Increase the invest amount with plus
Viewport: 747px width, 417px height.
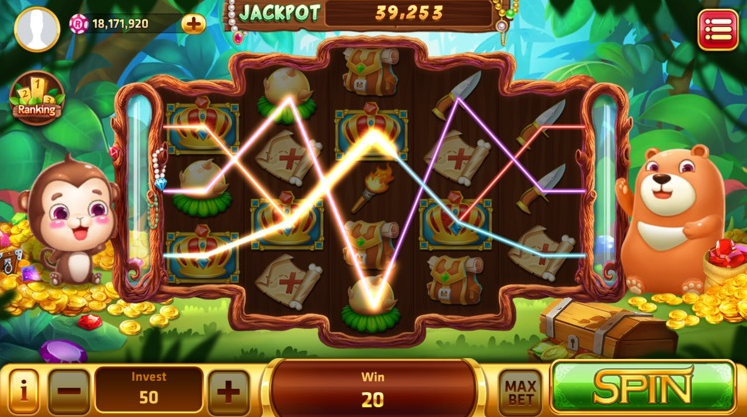pos(229,390)
